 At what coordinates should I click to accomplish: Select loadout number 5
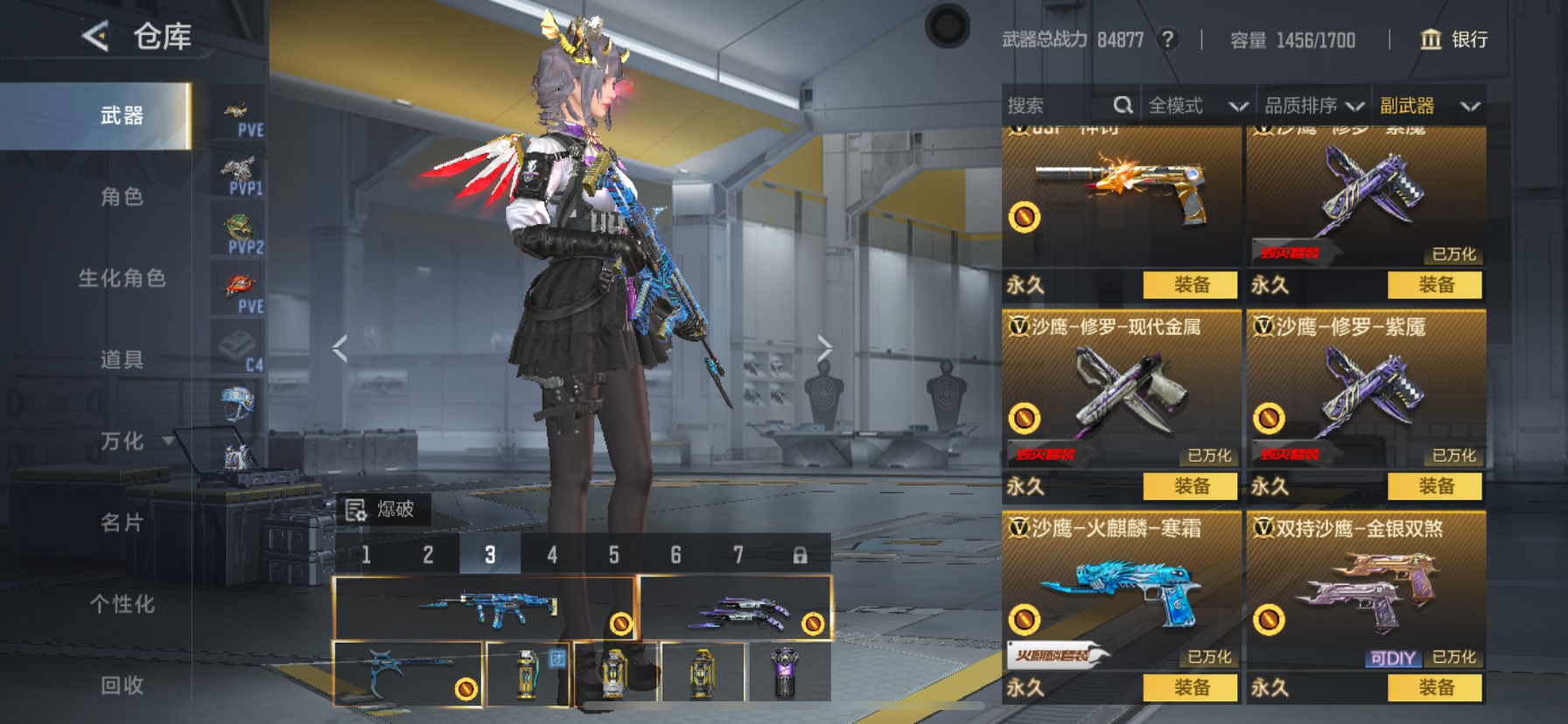[x=613, y=554]
